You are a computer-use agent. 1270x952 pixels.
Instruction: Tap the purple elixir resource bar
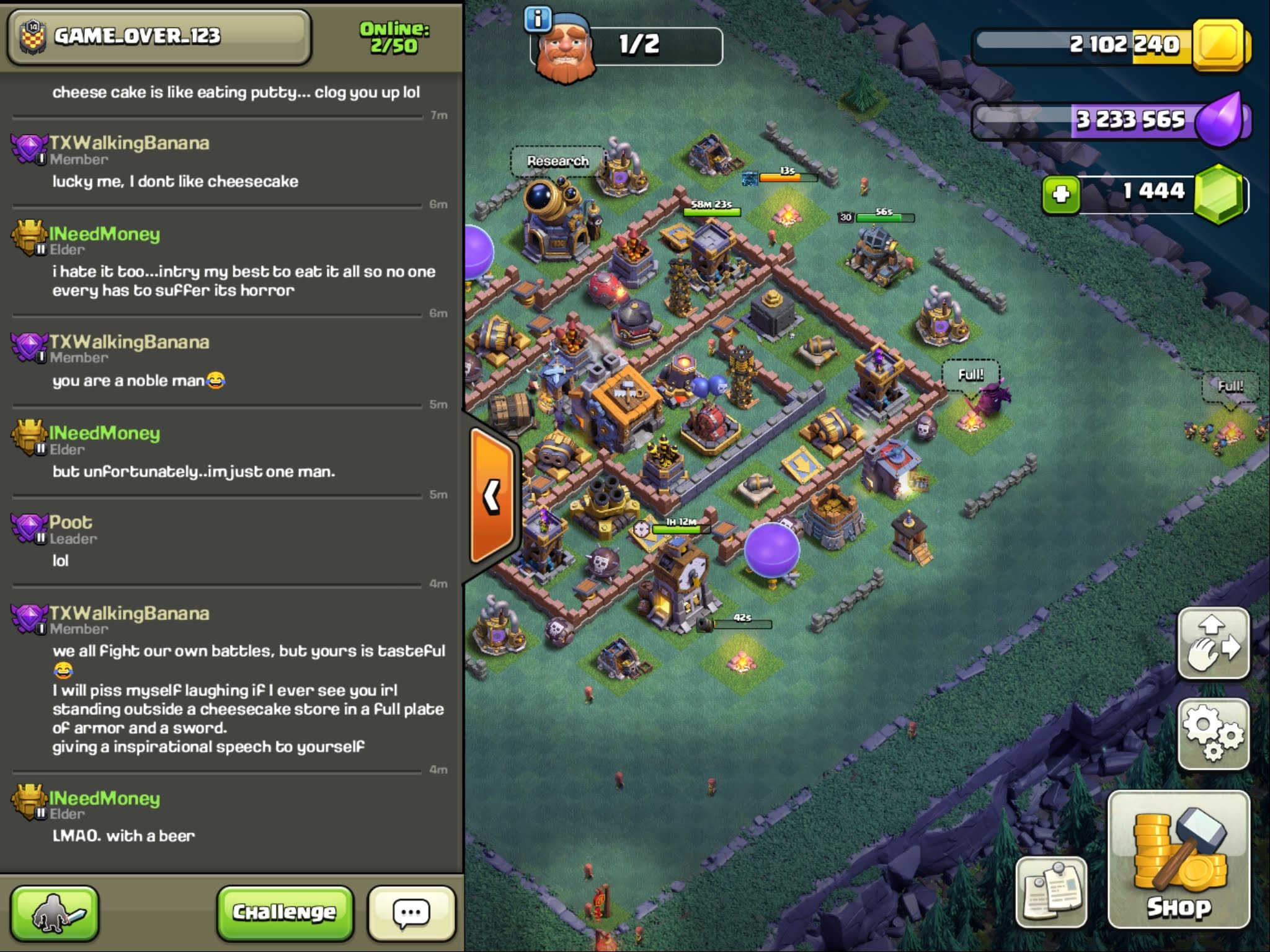click(x=1110, y=120)
